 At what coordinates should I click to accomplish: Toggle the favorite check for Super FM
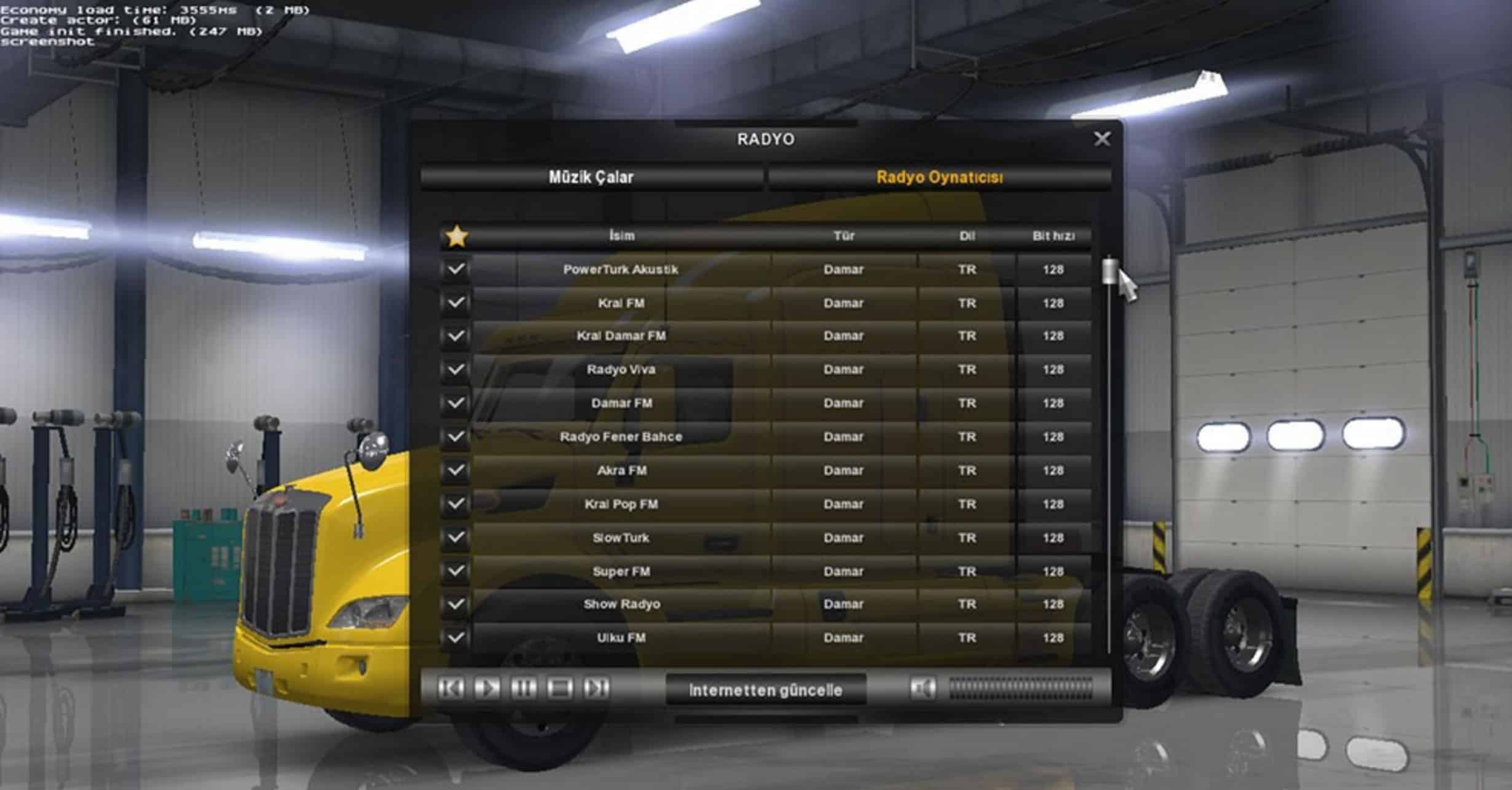(455, 571)
